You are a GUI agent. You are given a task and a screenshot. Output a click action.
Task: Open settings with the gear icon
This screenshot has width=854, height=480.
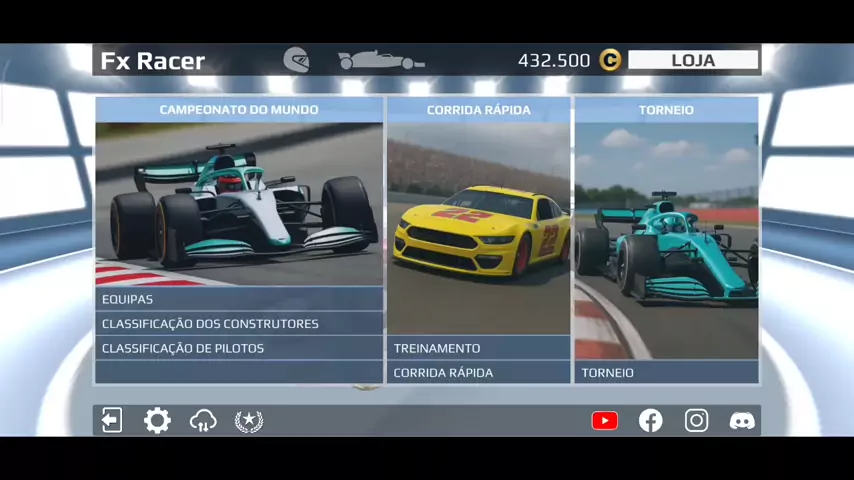pyautogui.click(x=157, y=420)
